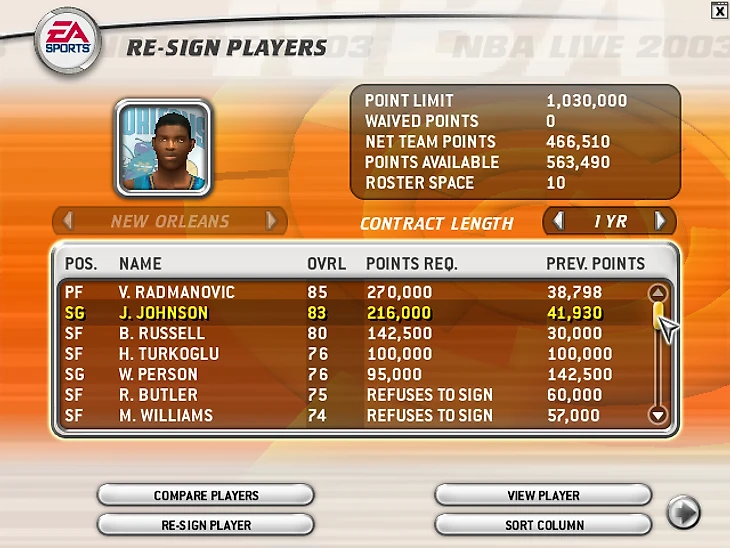This screenshot has width=730, height=548.
Task: Switch to the team before New Orleans
Action: [x=68, y=221]
